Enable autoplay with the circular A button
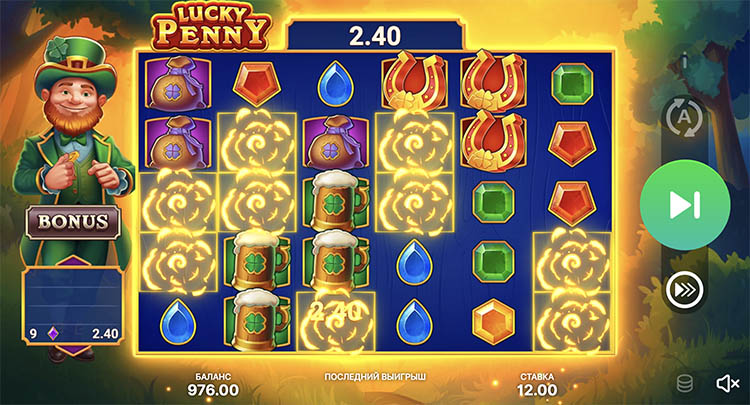 tap(686, 118)
